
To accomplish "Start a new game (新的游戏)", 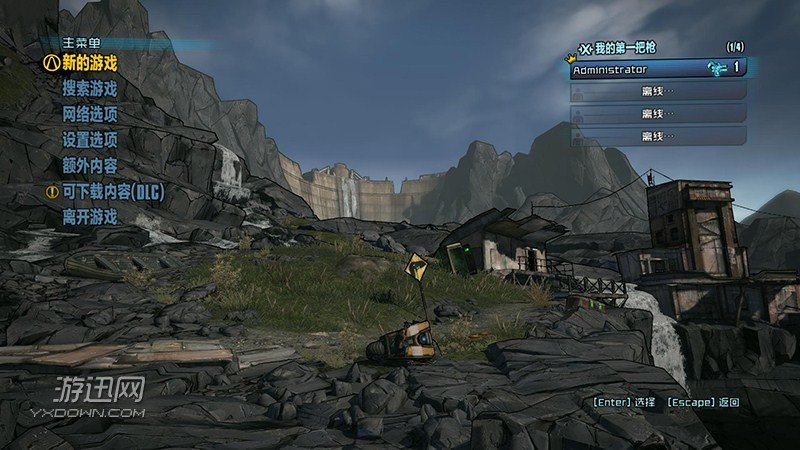I will 89,62.
